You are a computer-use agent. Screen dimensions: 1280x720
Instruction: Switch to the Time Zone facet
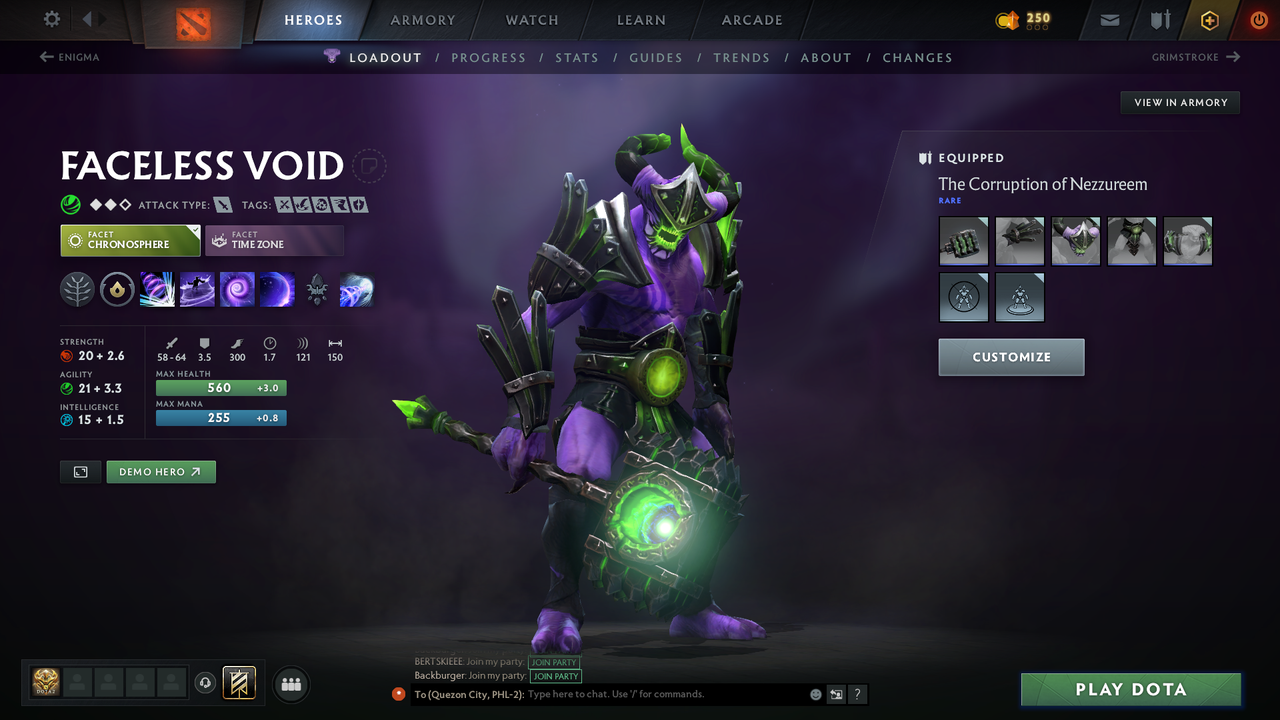[x=274, y=240]
